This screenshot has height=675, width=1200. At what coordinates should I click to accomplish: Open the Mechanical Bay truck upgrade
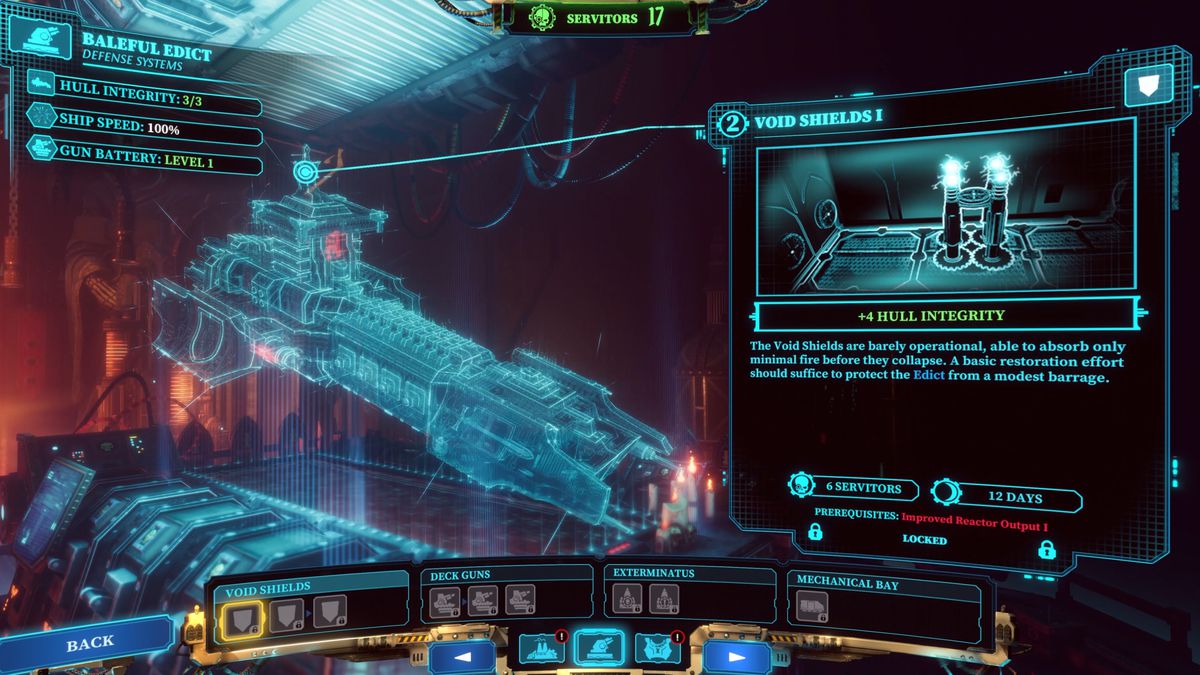811,606
